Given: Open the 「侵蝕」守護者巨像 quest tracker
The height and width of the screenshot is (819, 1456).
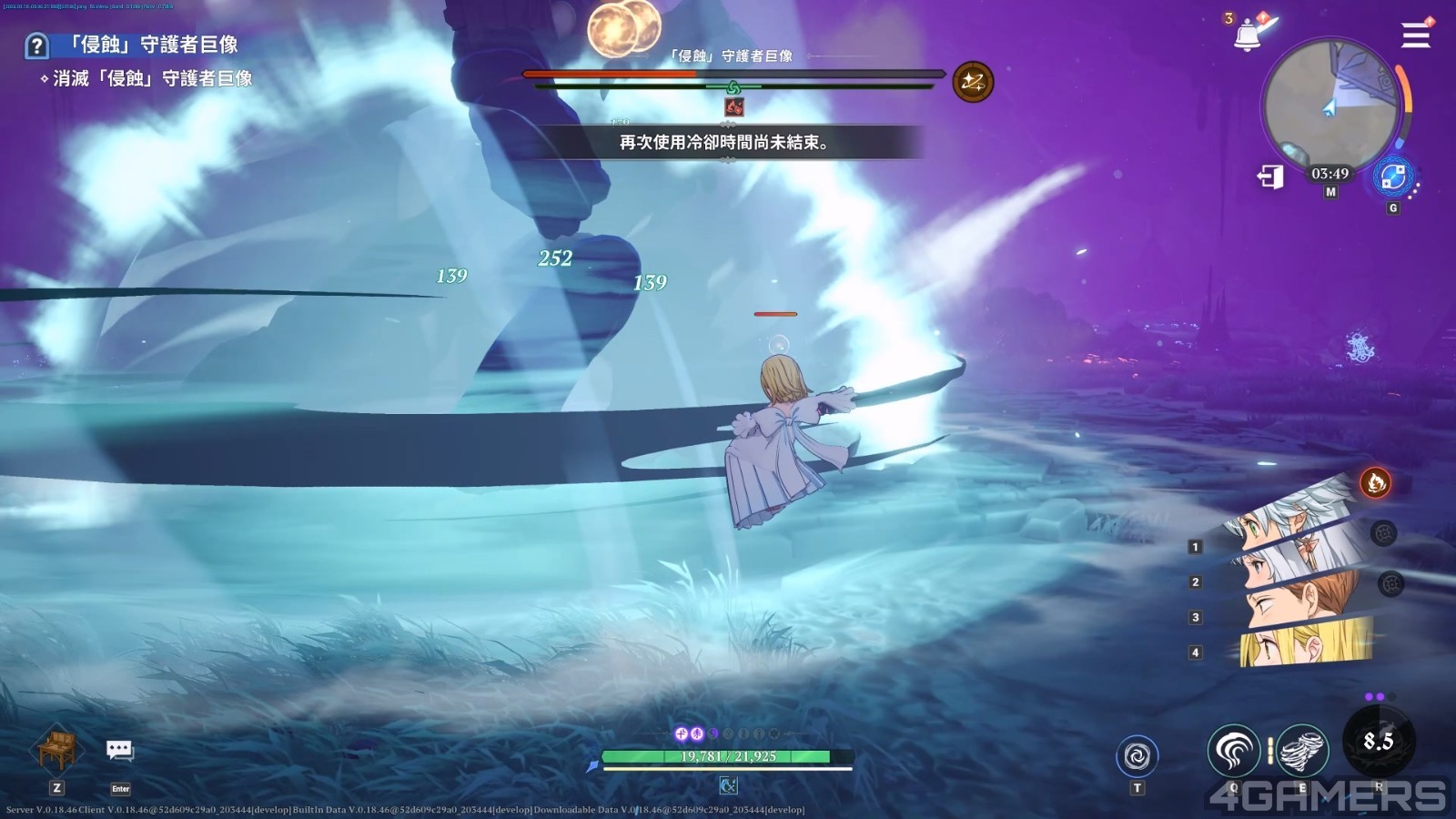Looking at the screenshot, I should (152, 45).
